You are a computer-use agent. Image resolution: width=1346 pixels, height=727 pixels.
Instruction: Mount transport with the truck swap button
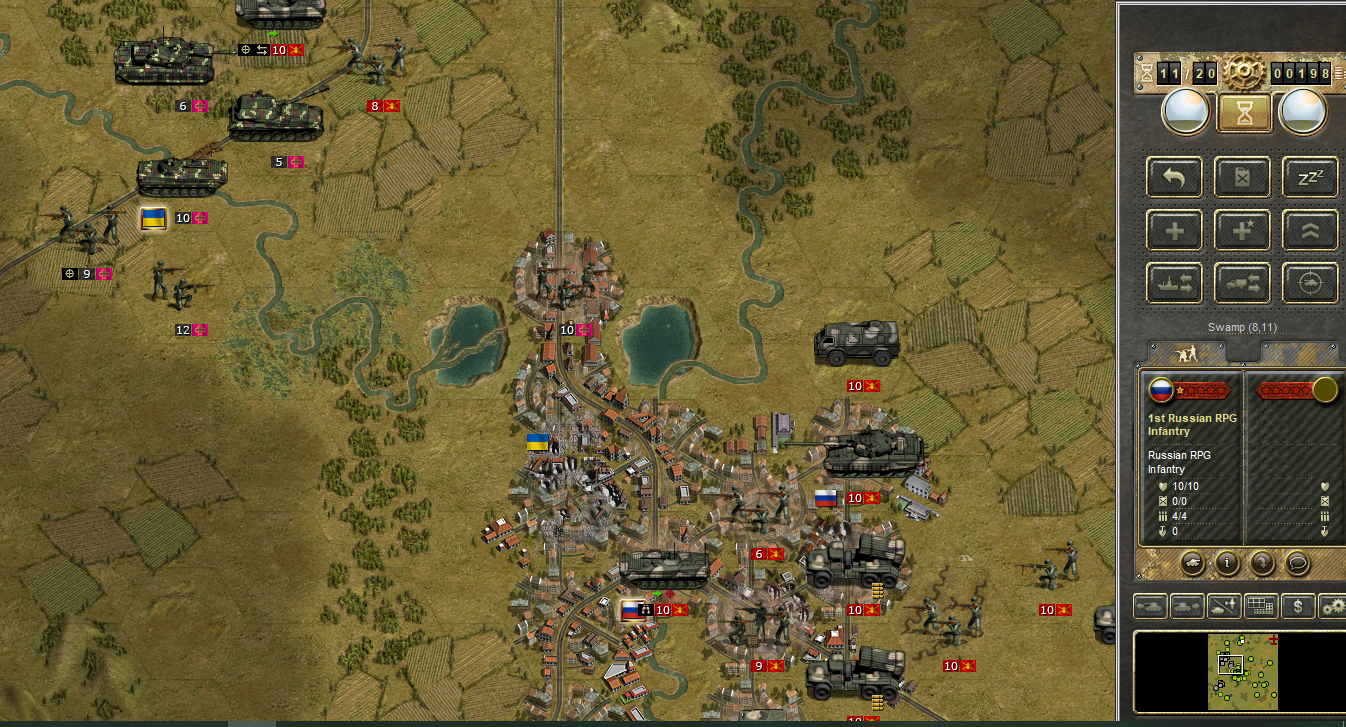pos(1243,284)
